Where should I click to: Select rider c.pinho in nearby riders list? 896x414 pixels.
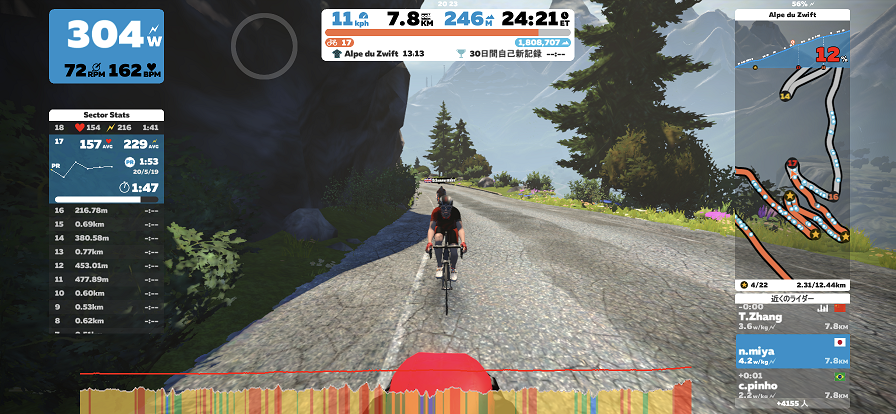point(792,388)
